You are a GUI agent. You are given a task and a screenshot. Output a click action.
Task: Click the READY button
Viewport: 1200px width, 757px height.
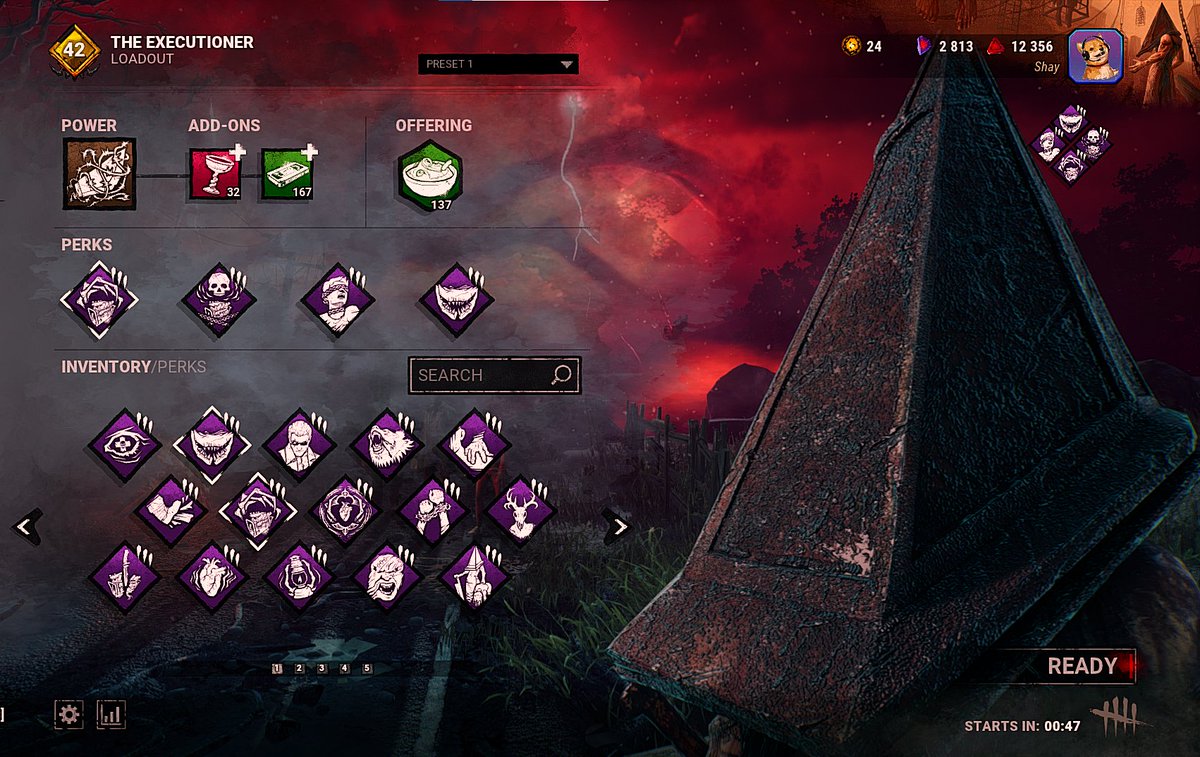[x=1082, y=667]
